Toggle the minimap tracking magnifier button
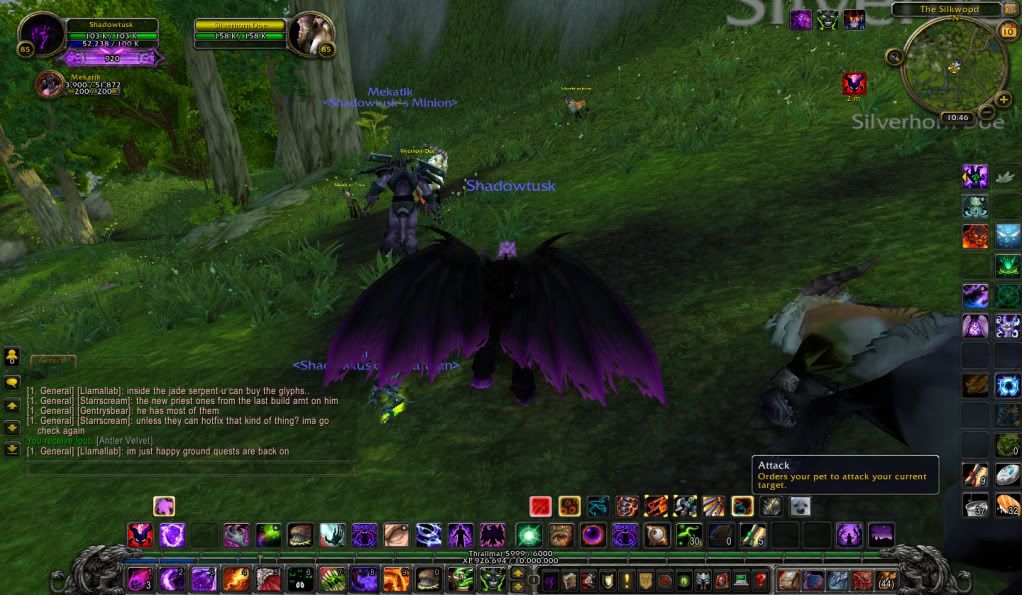The height and width of the screenshot is (595, 1022). tap(893, 56)
